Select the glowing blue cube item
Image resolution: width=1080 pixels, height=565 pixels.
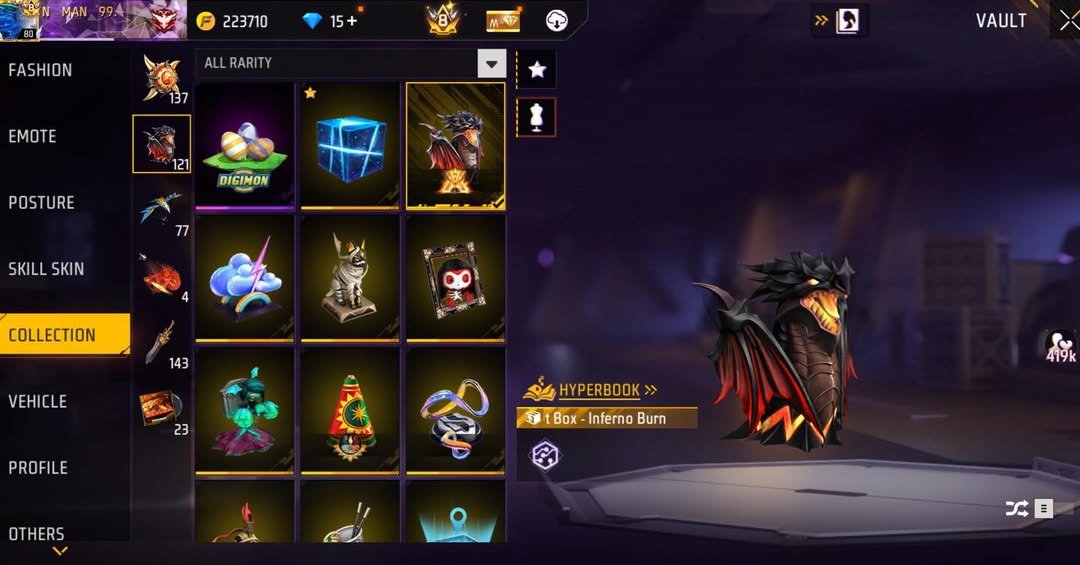pos(350,144)
